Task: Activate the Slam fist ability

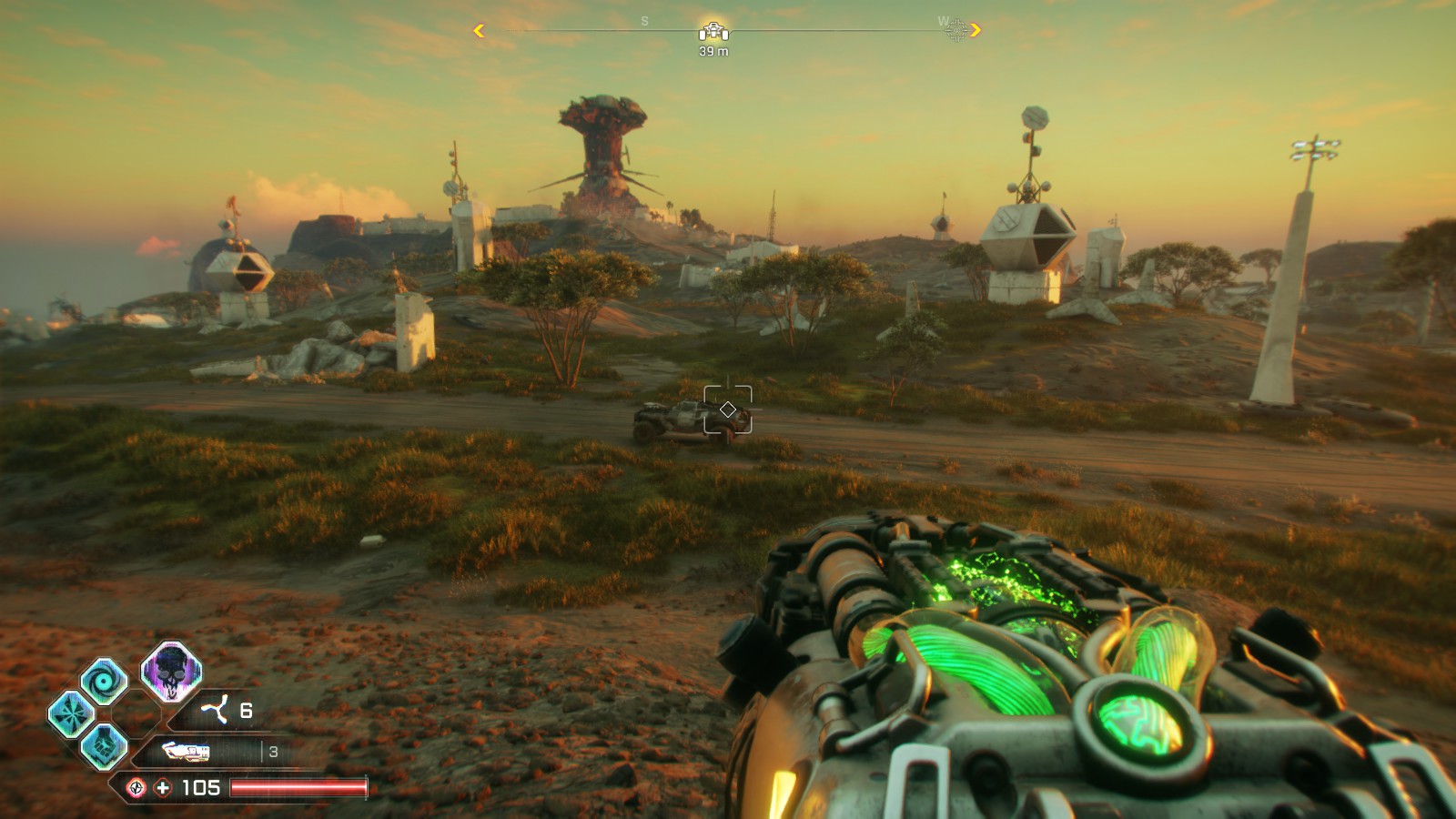Action: (x=104, y=746)
